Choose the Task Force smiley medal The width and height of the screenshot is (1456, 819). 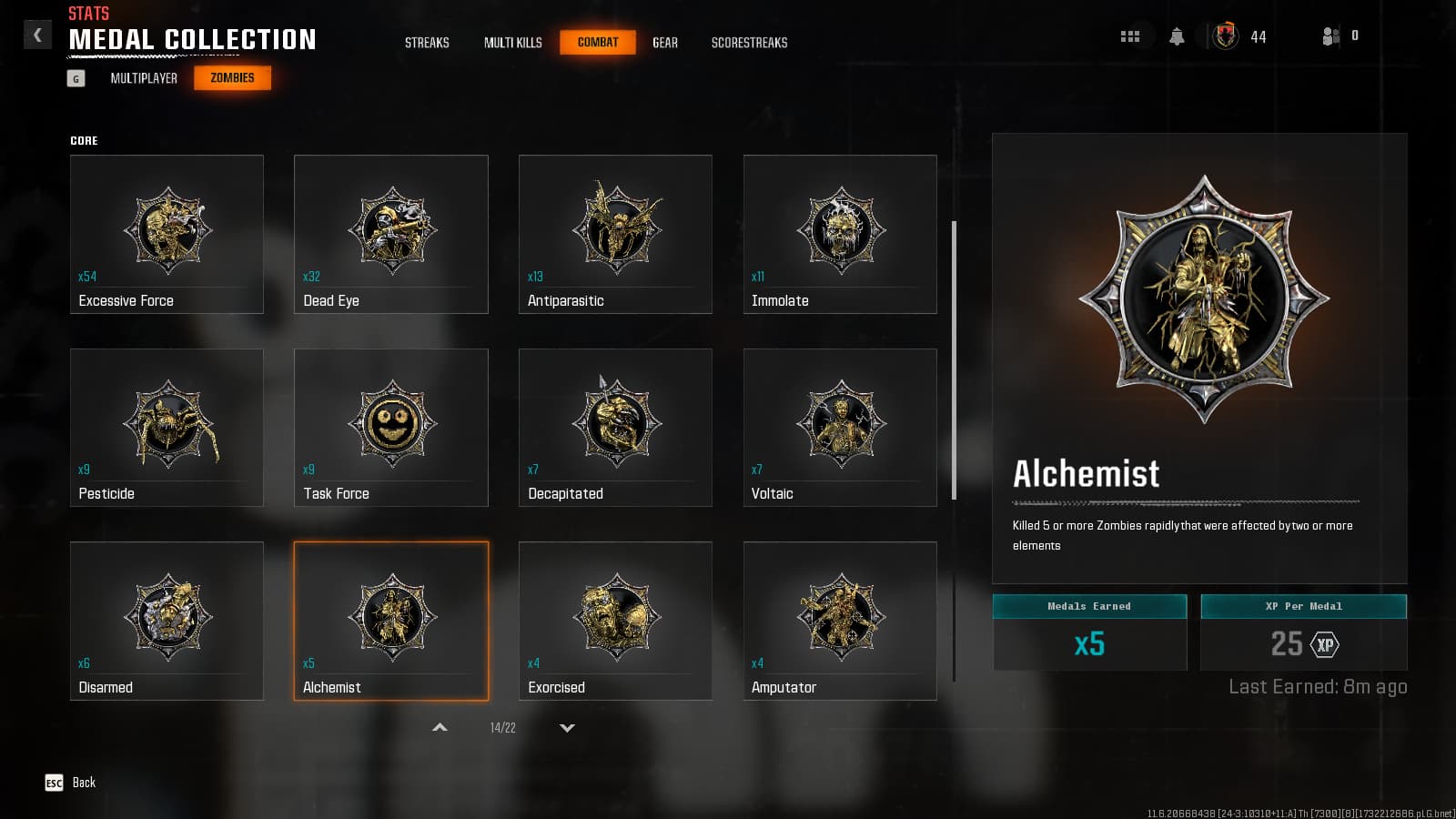tap(391, 428)
